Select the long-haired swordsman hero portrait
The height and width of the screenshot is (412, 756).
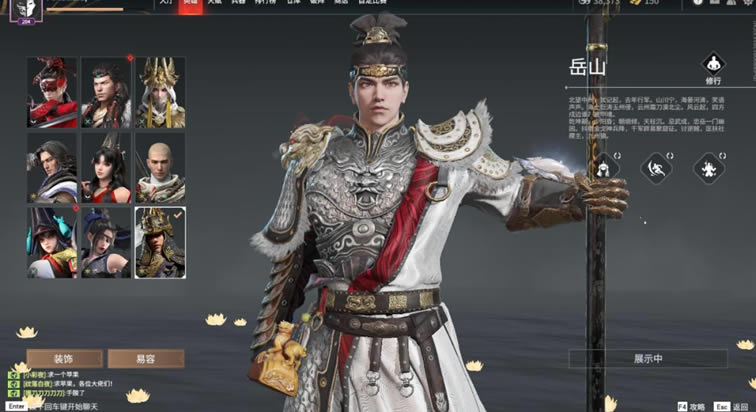point(52,167)
